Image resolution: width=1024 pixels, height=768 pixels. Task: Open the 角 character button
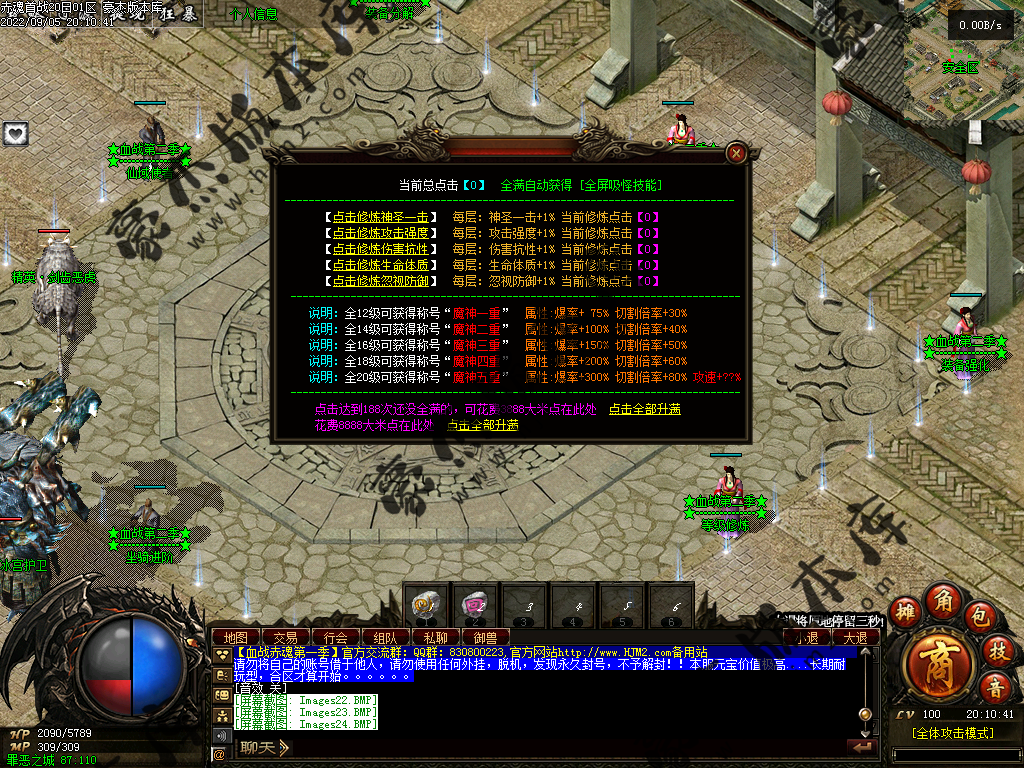[x=942, y=600]
